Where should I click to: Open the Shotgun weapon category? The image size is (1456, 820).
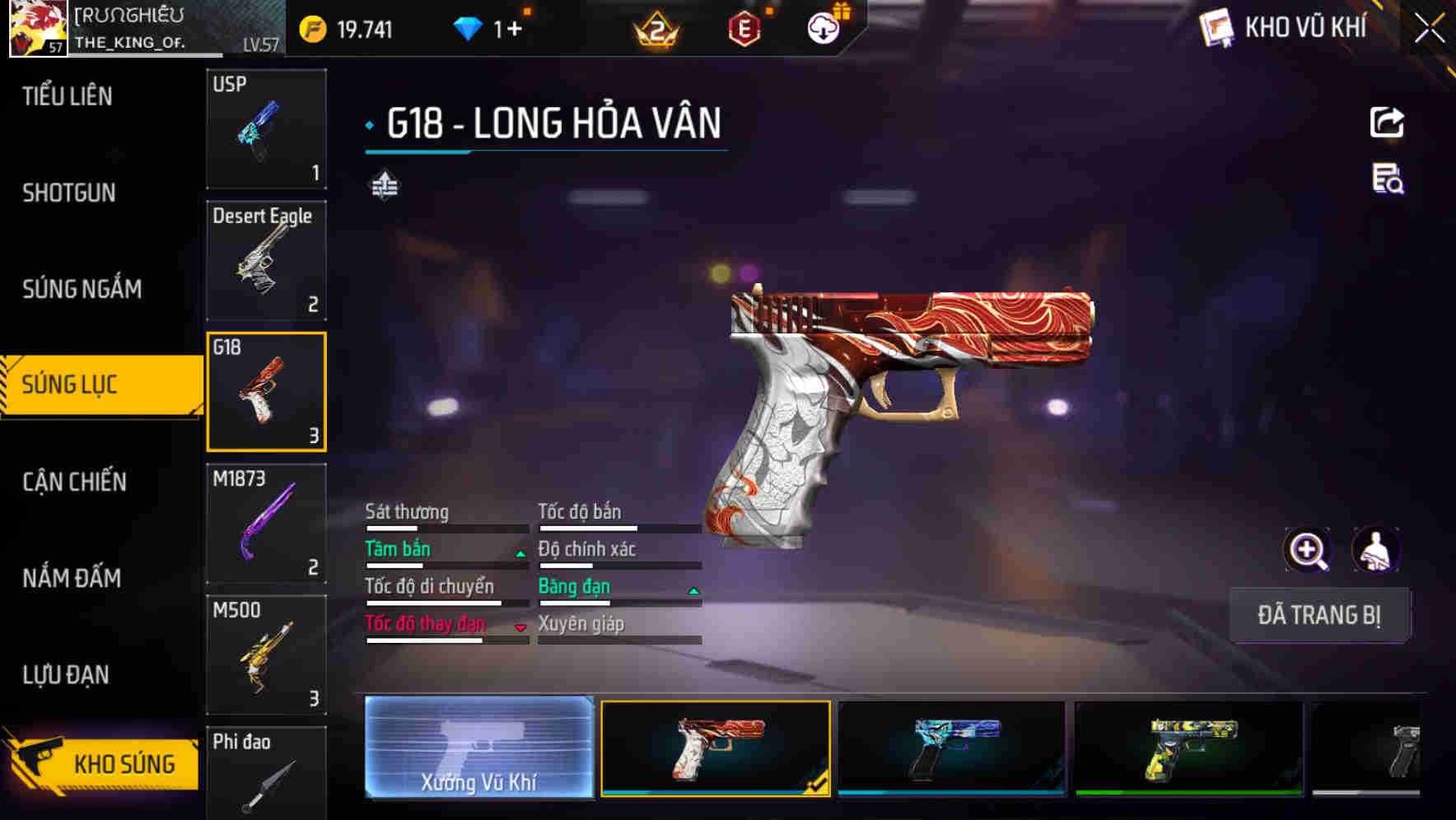point(69,193)
